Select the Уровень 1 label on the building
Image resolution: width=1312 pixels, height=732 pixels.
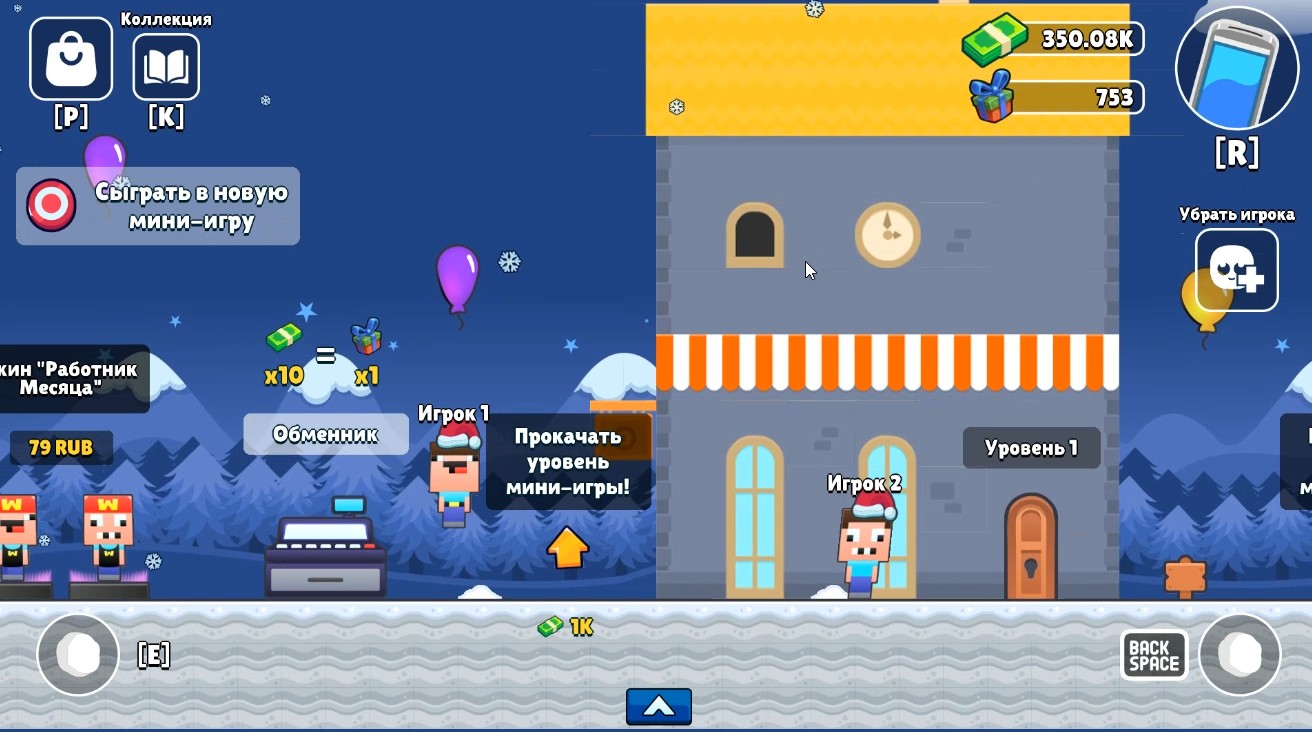(1031, 448)
